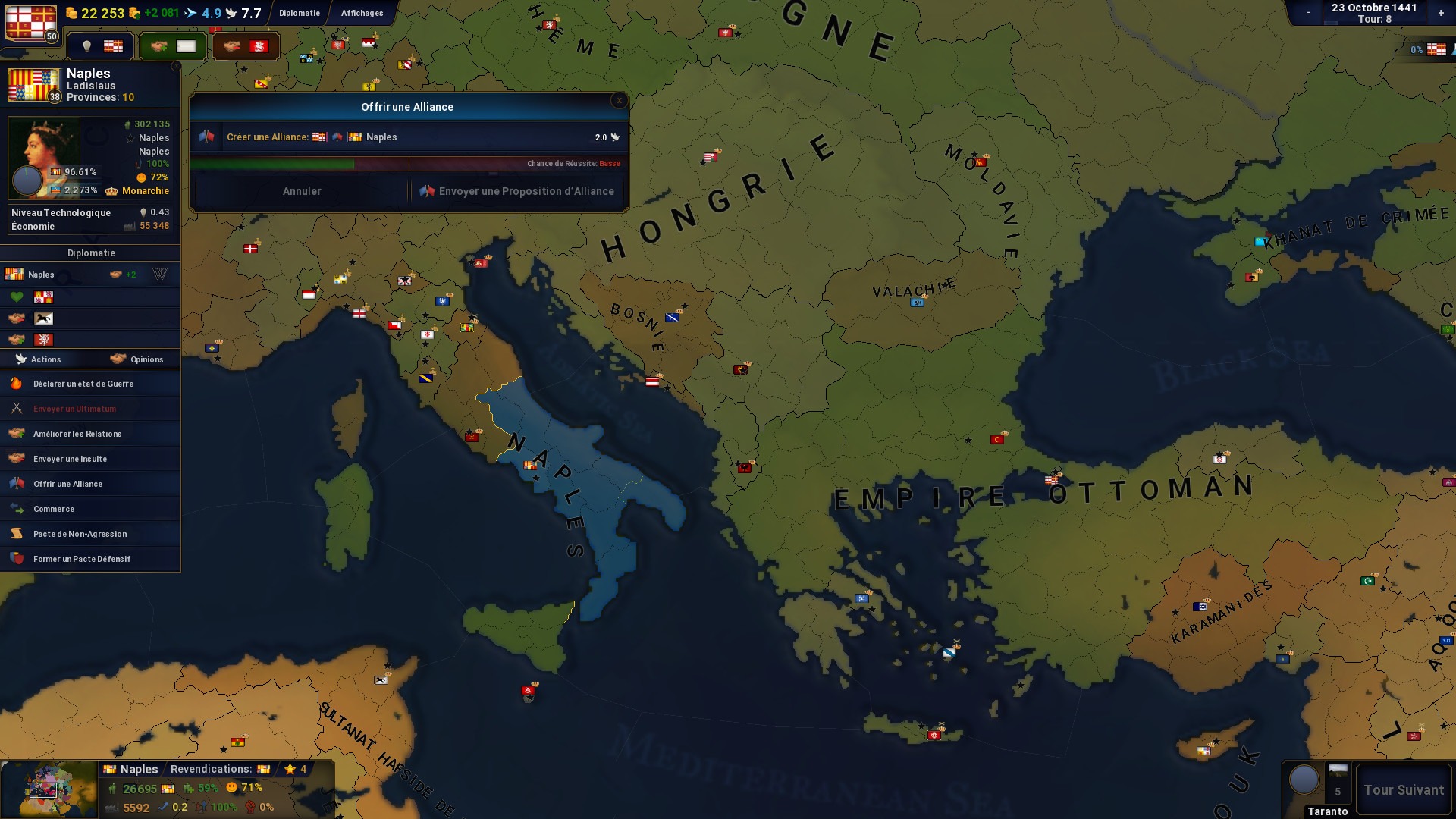Increase game speed with plus button
Viewport: 1456px width, 819px height.
point(1441,13)
